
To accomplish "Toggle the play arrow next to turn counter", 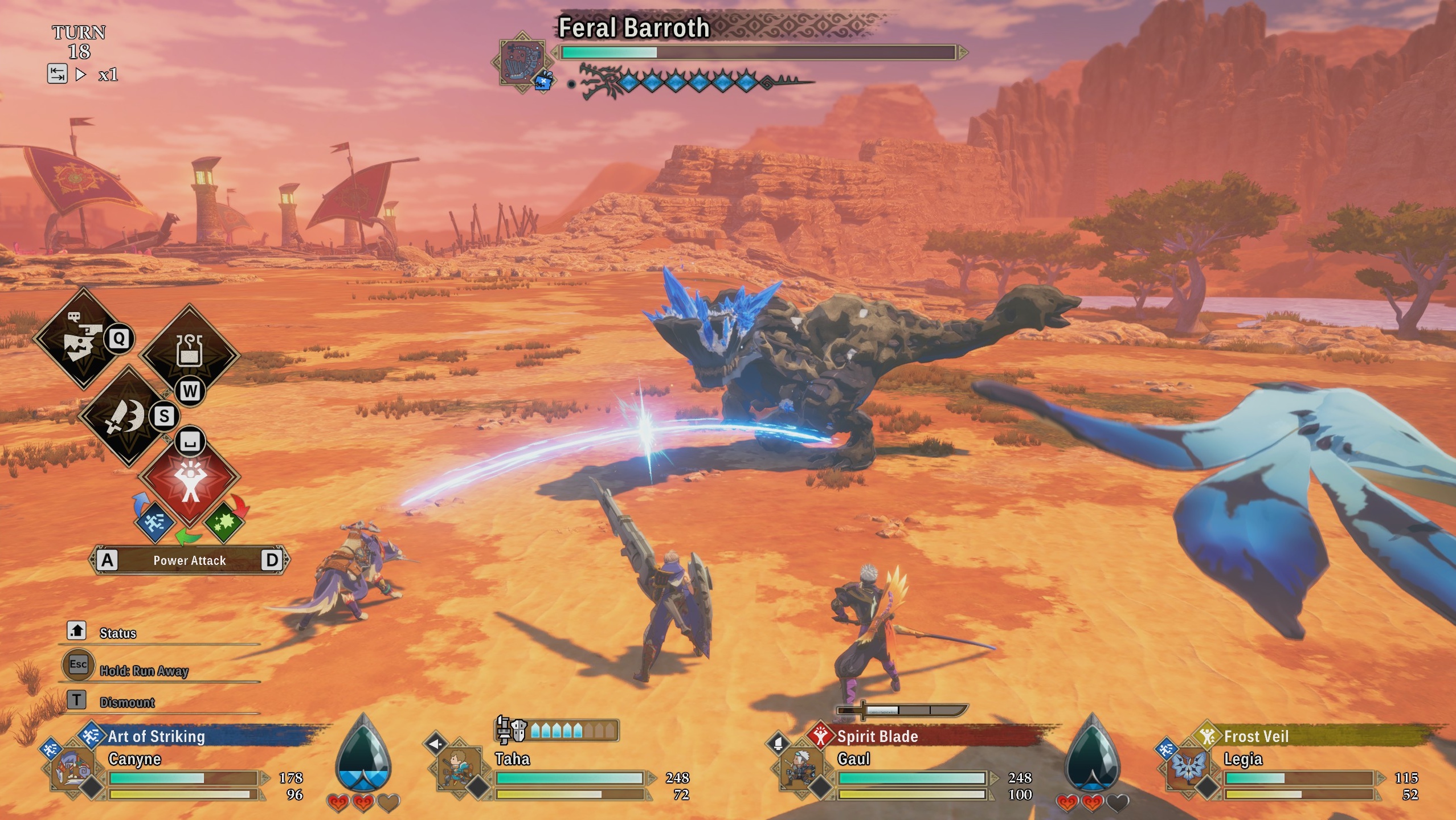I will pos(80,73).
